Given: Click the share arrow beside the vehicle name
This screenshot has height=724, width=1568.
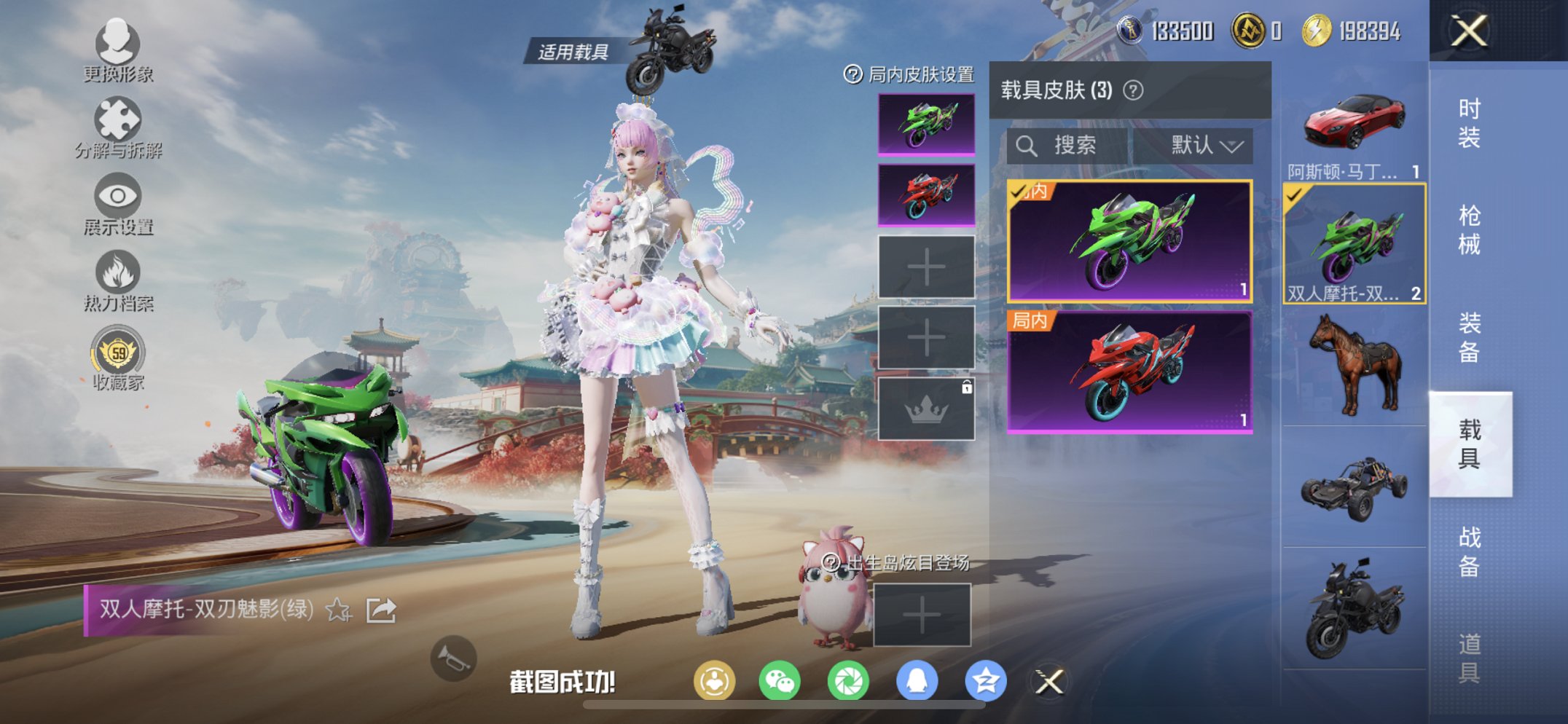Looking at the screenshot, I should coord(380,610).
